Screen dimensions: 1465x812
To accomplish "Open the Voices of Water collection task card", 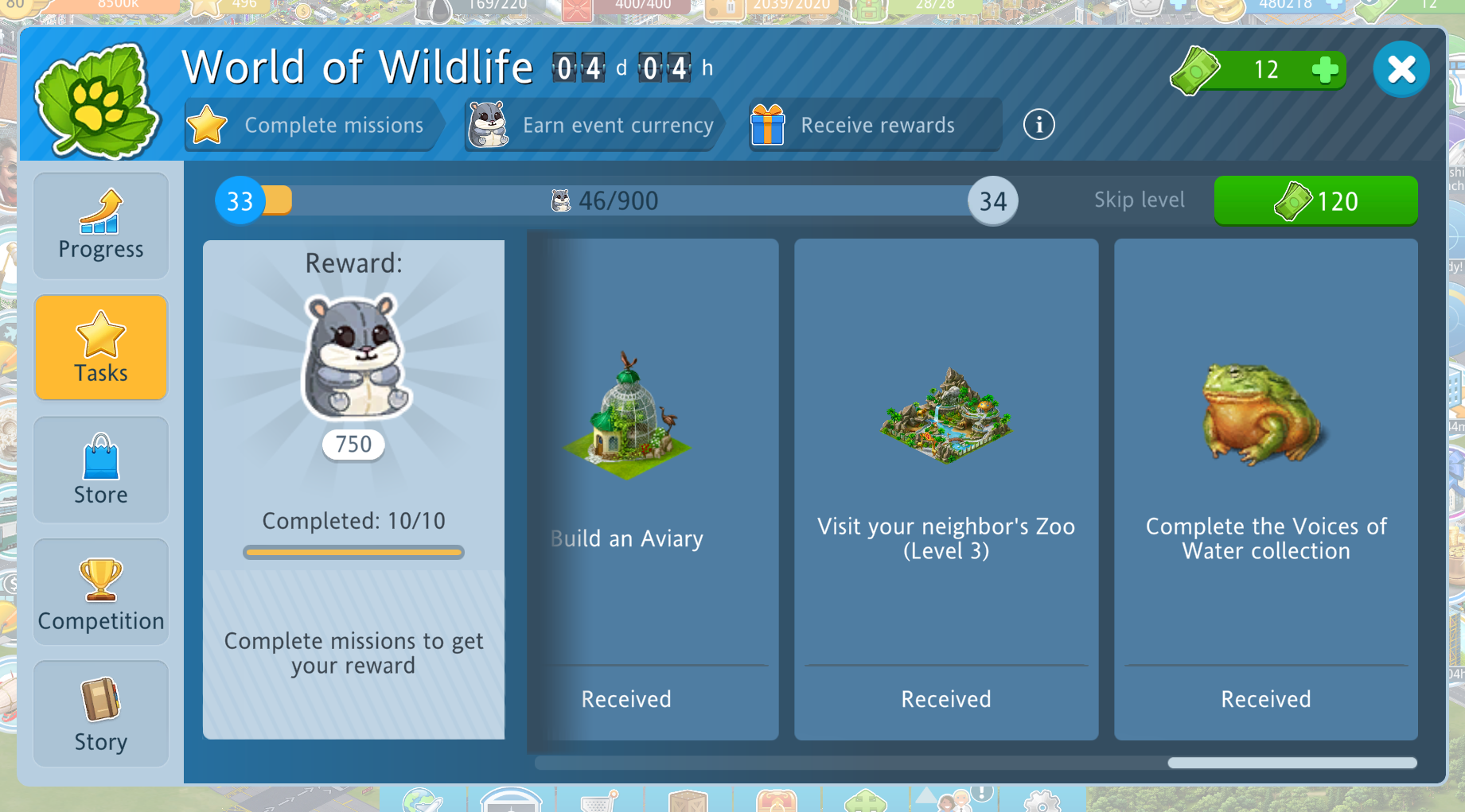I will pos(1265,489).
